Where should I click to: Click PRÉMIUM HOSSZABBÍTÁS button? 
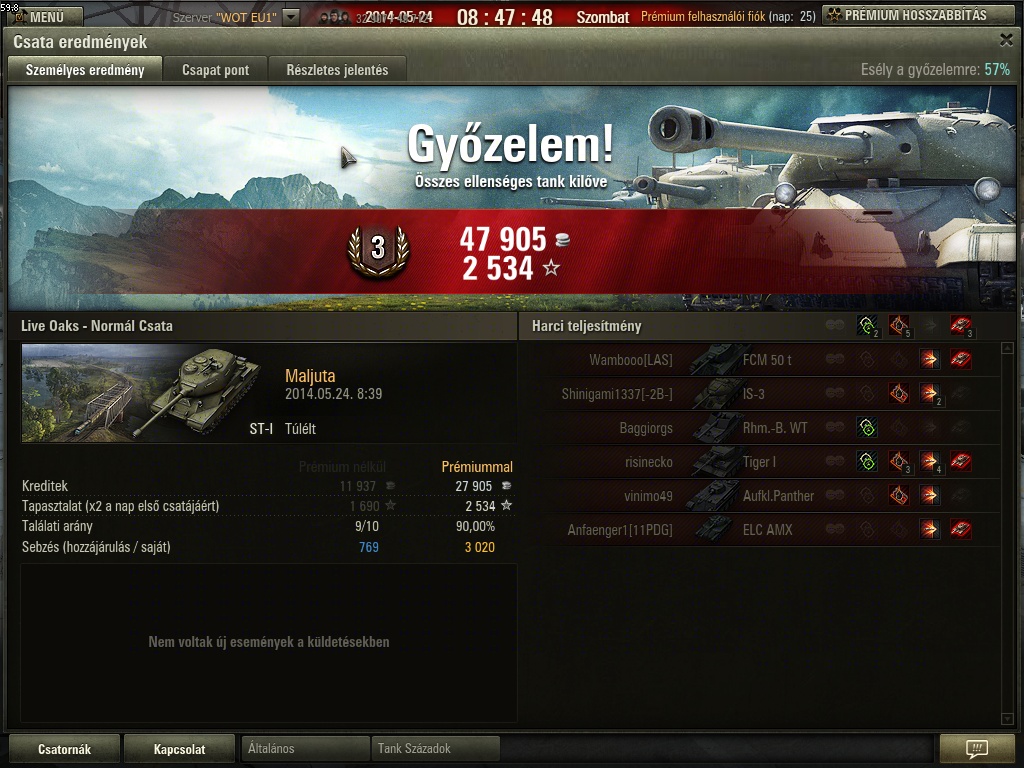918,15
